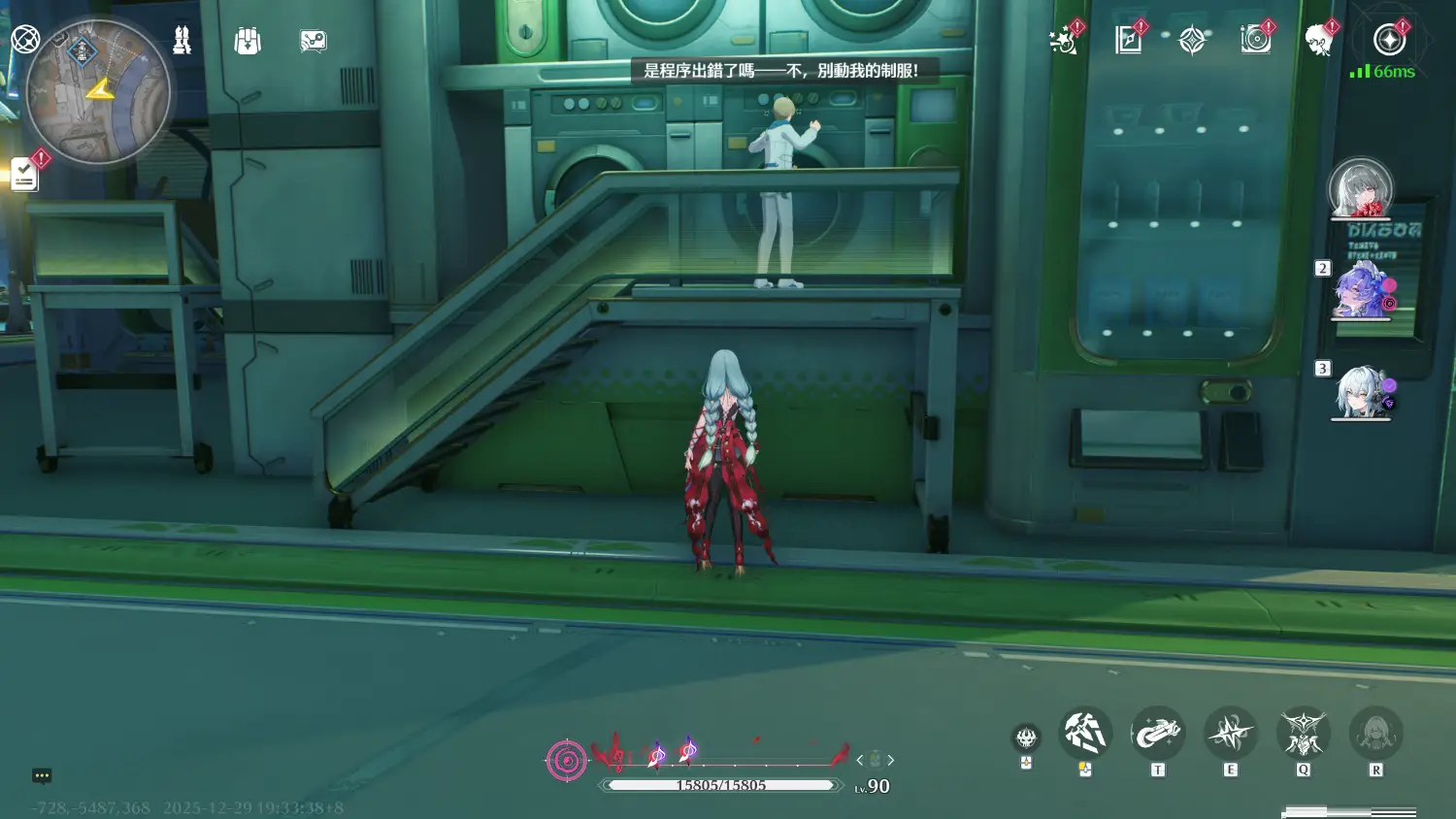Open the chat bubble route icon
This screenshot has width=1456, height=819.
tap(313, 41)
